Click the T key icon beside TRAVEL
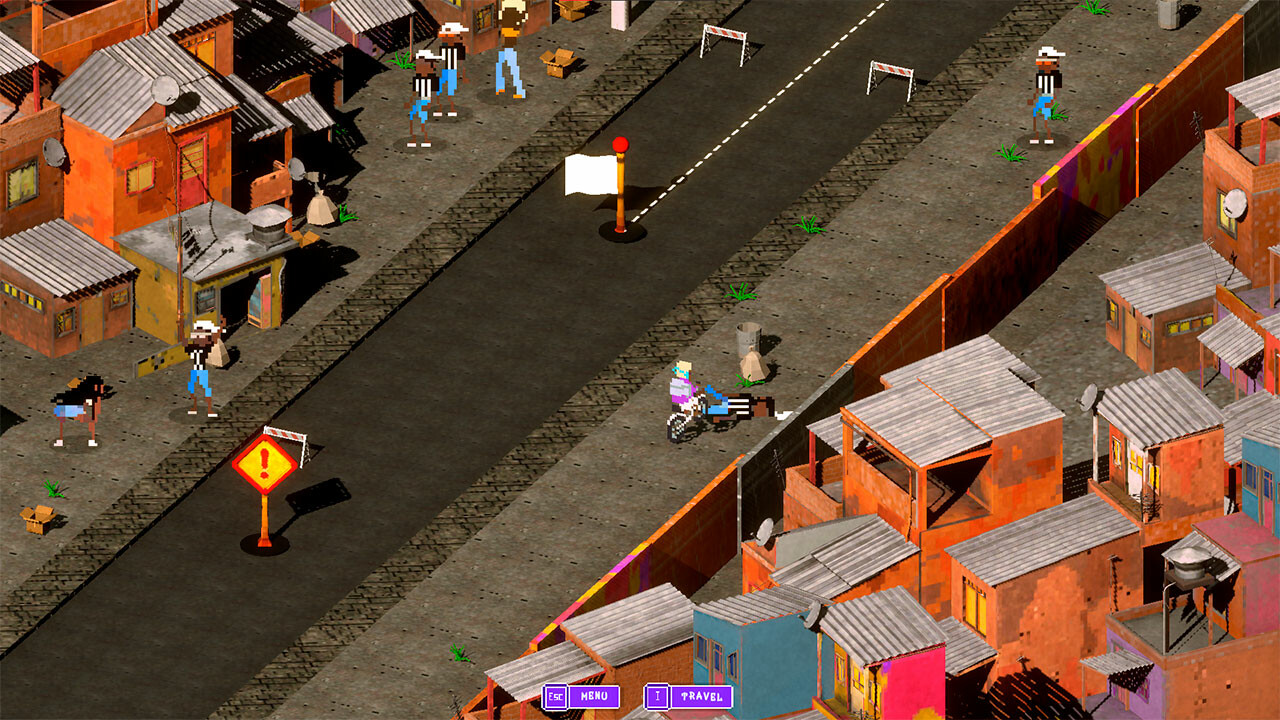1280x720 pixels. coord(660,696)
